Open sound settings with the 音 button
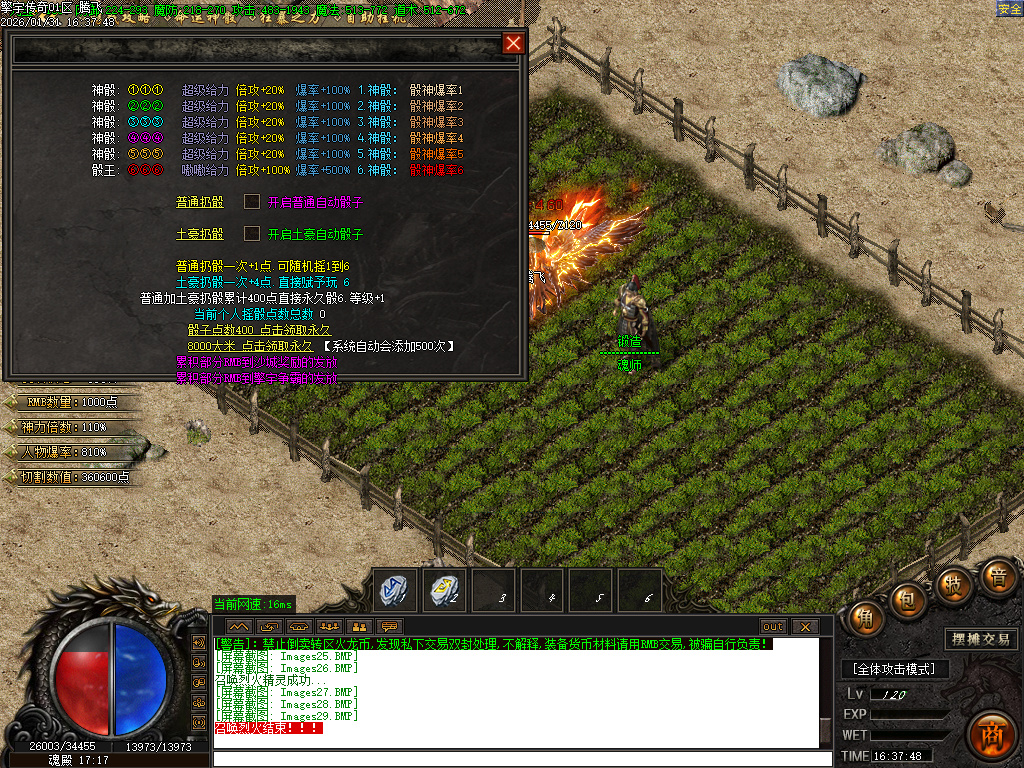Viewport: 1024px width, 768px height. [997, 577]
